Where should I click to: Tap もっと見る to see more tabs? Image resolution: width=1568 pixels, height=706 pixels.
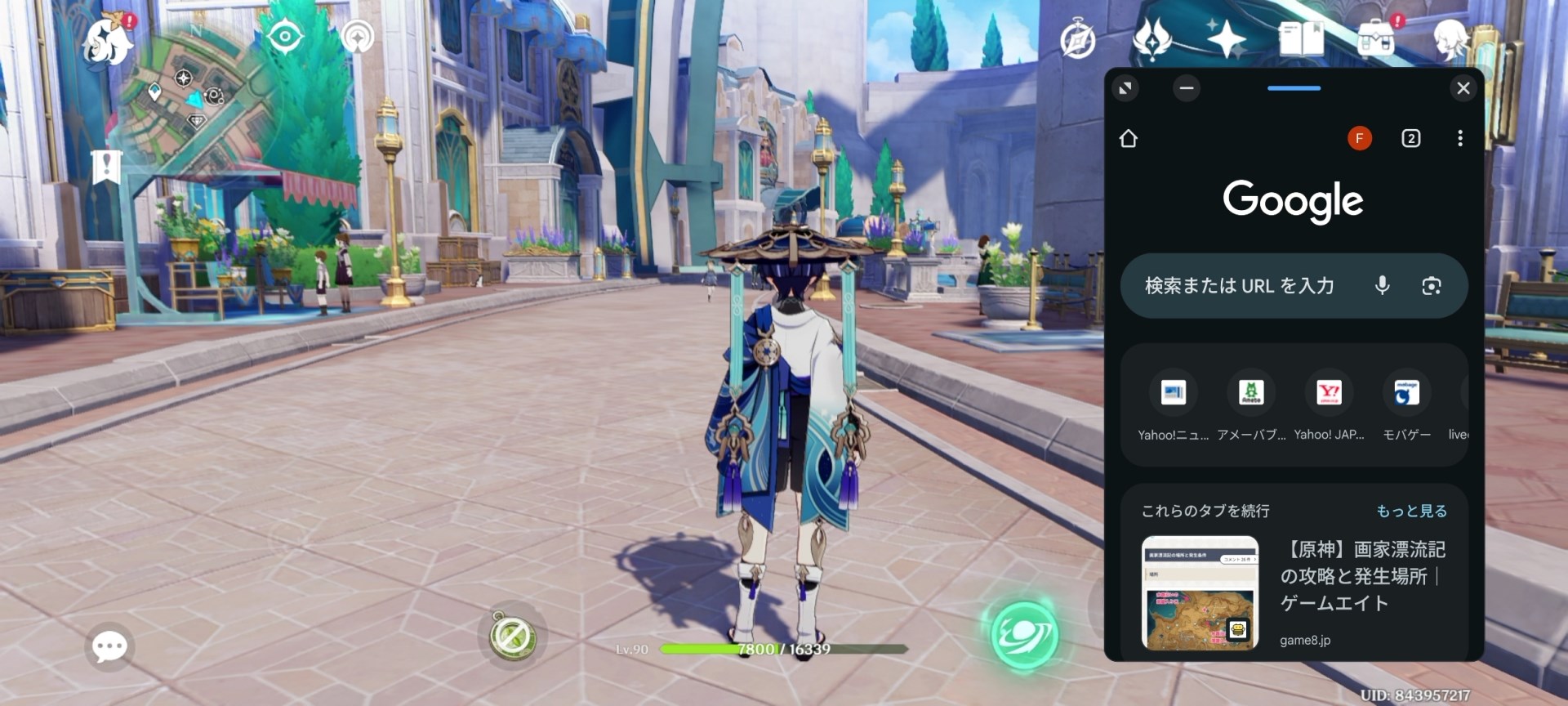point(1411,510)
